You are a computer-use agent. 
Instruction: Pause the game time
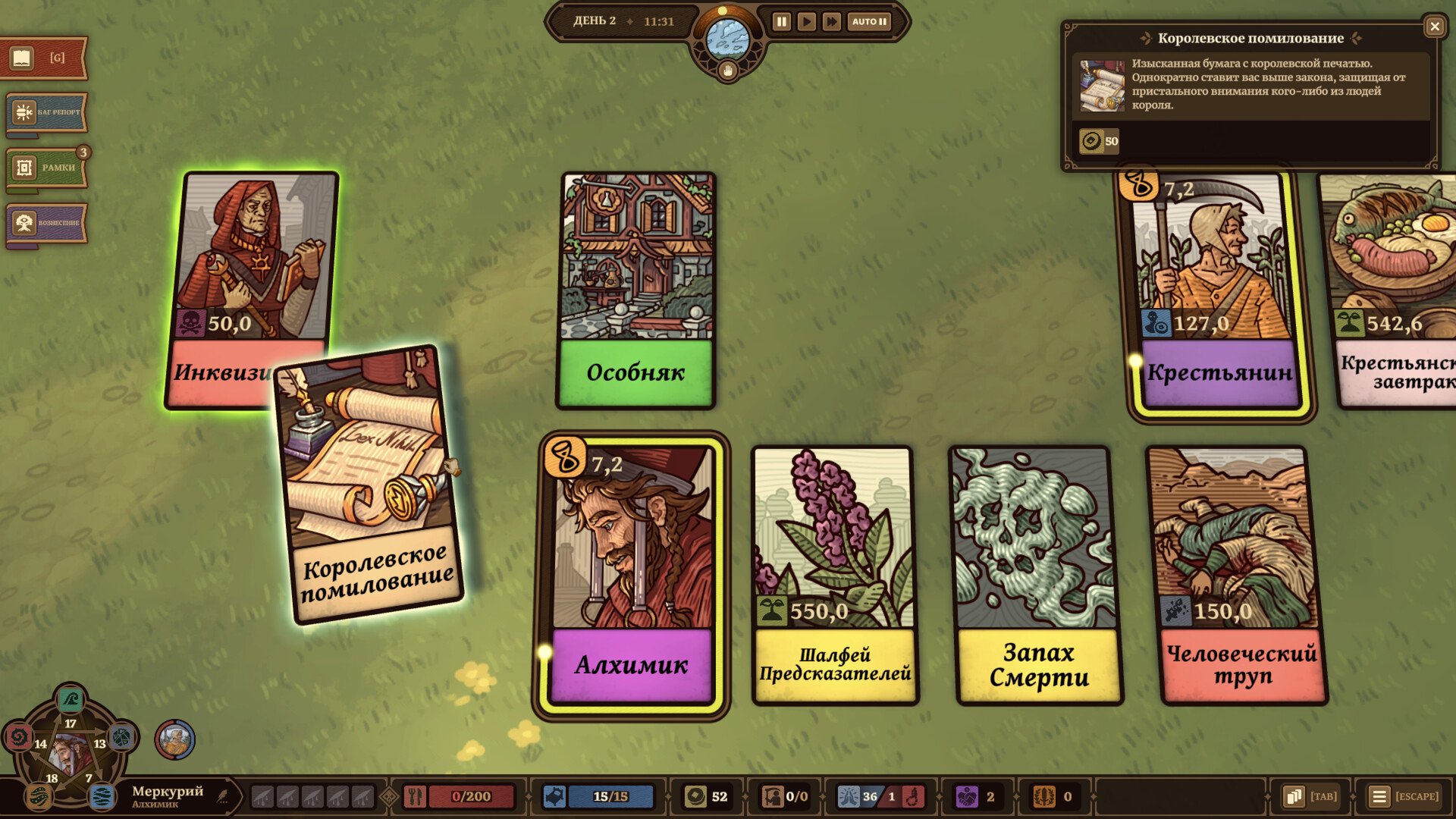tap(781, 21)
